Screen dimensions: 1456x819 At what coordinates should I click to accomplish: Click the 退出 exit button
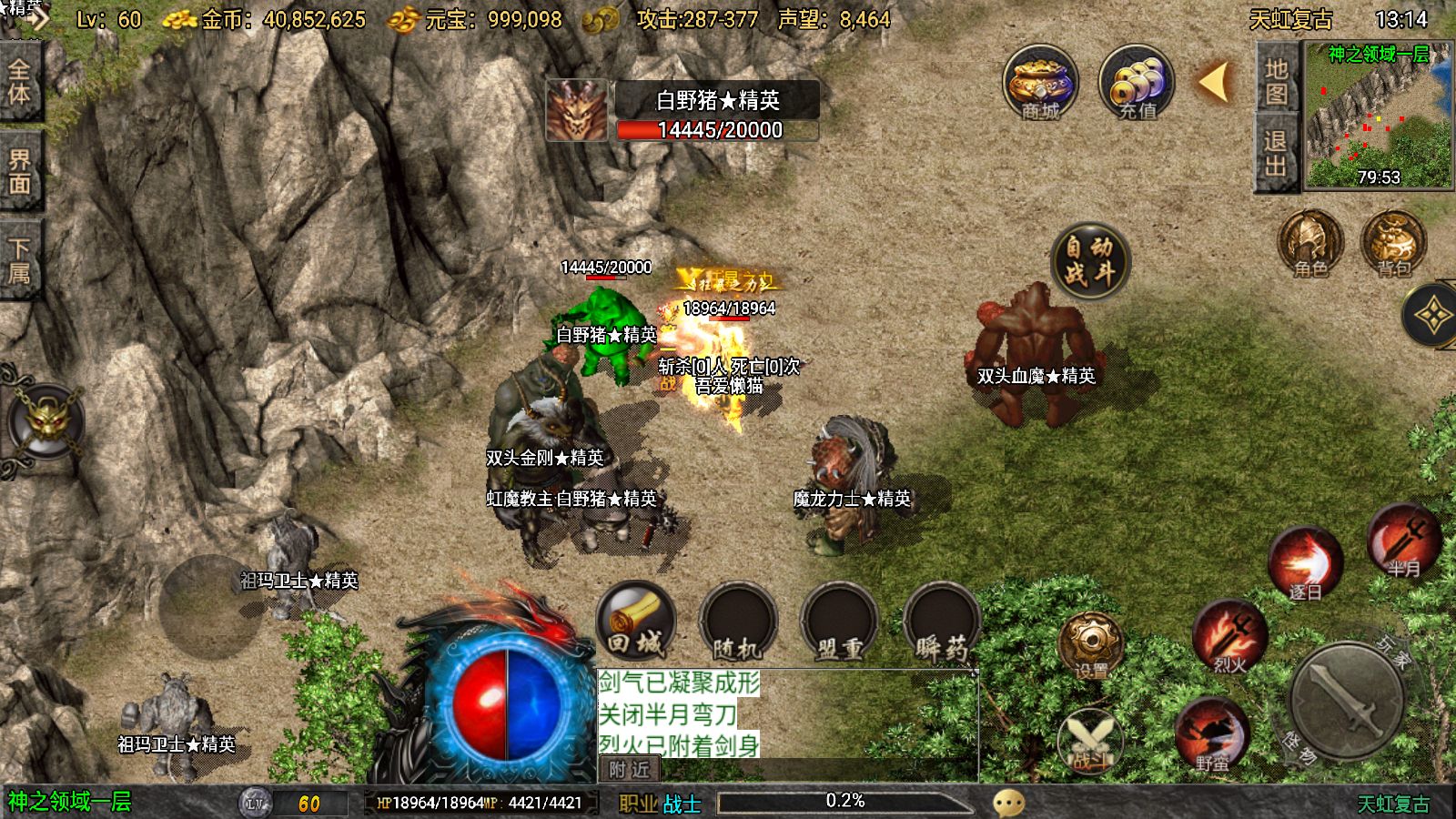[1276, 153]
